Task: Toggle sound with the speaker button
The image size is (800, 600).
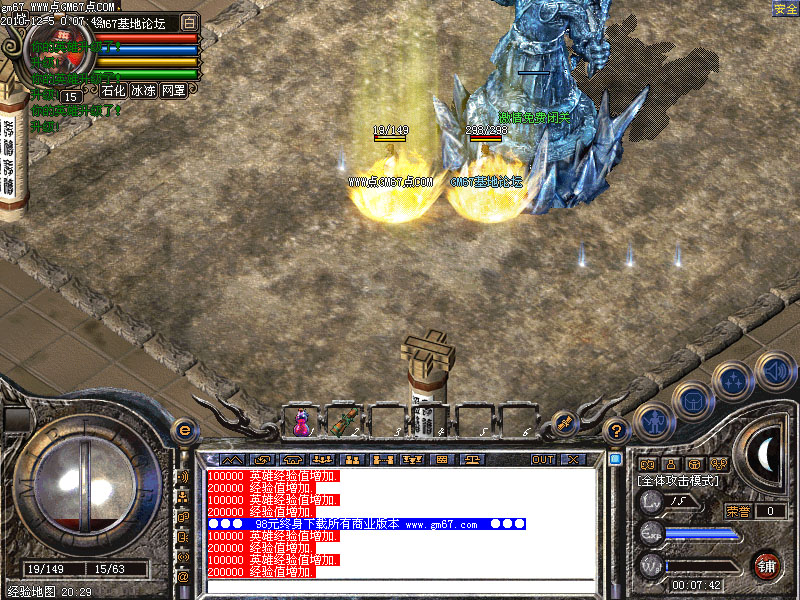Action: pos(774,370)
